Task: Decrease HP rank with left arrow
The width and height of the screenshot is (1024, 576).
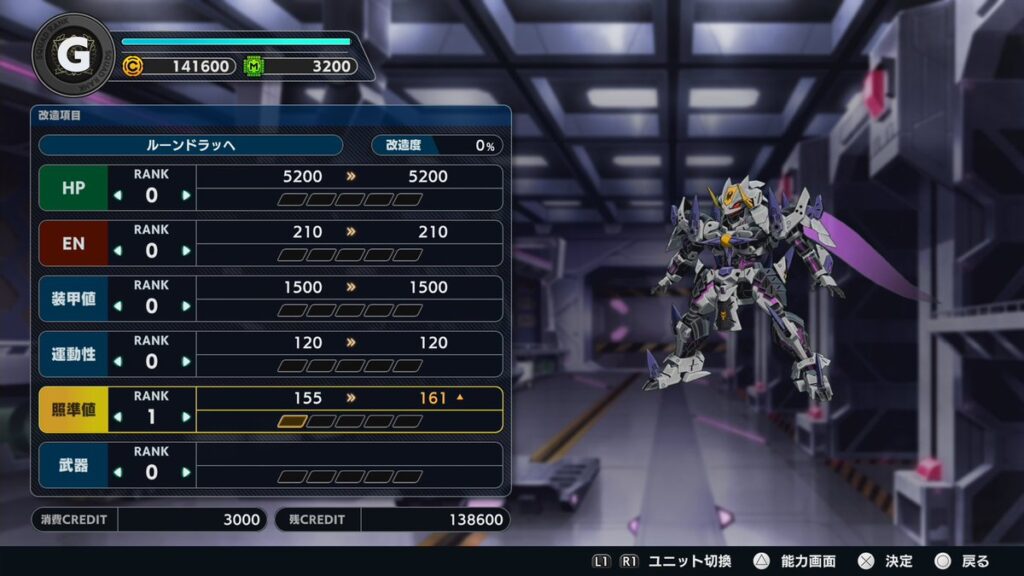Action: [x=118, y=195]
